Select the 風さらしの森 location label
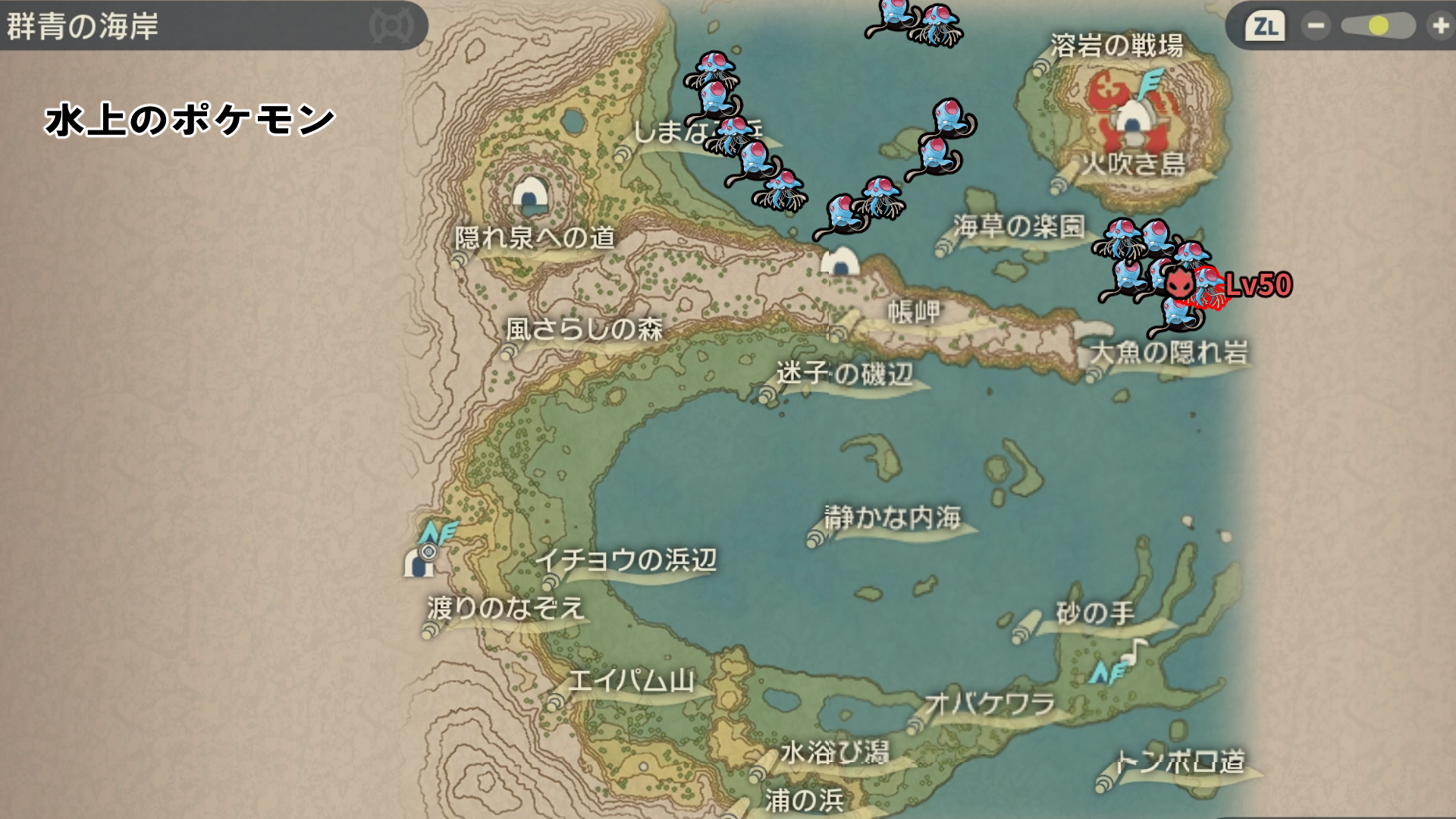 click(584, 329)
